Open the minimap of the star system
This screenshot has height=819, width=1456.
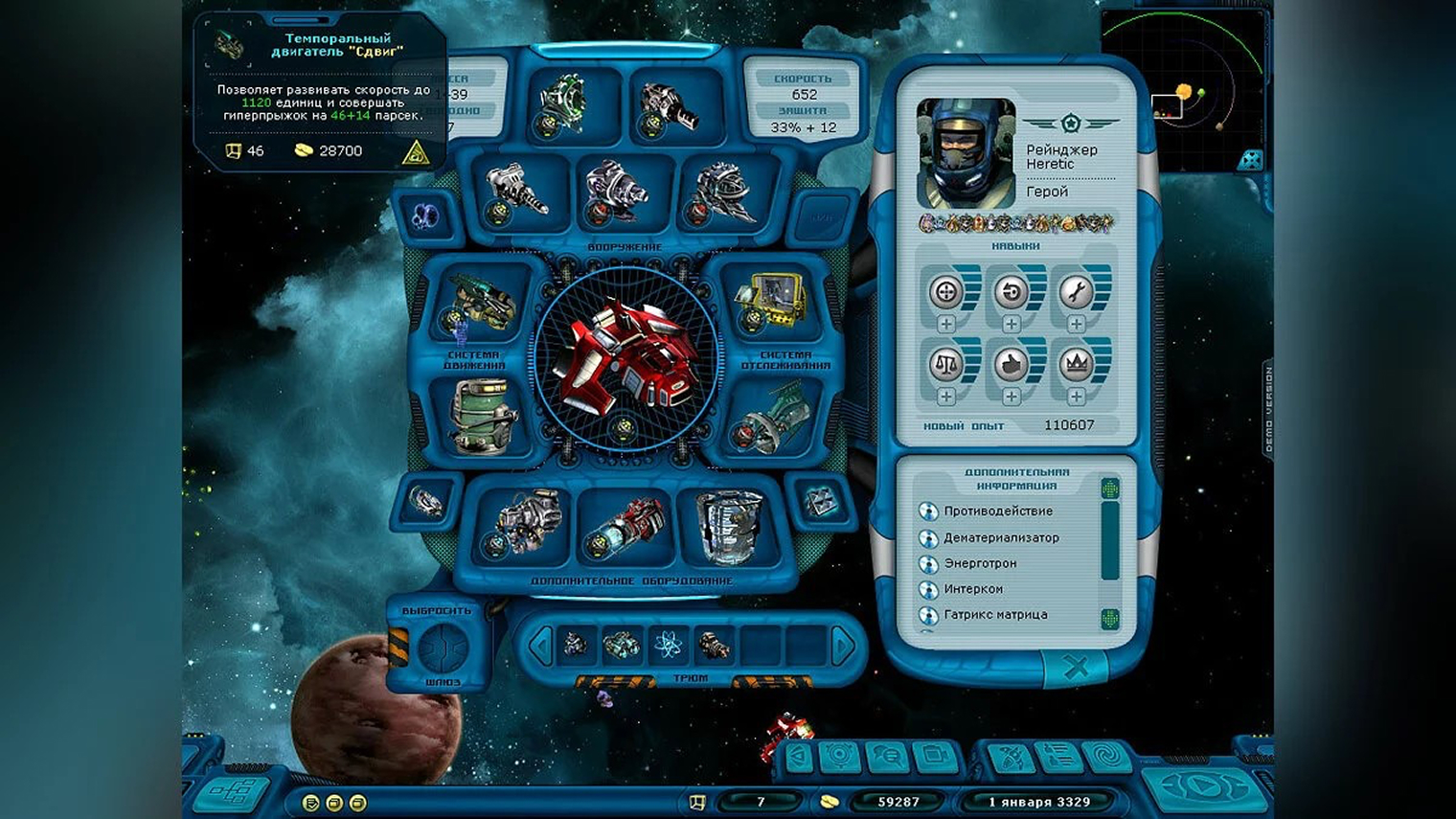tap(1184, 91)
